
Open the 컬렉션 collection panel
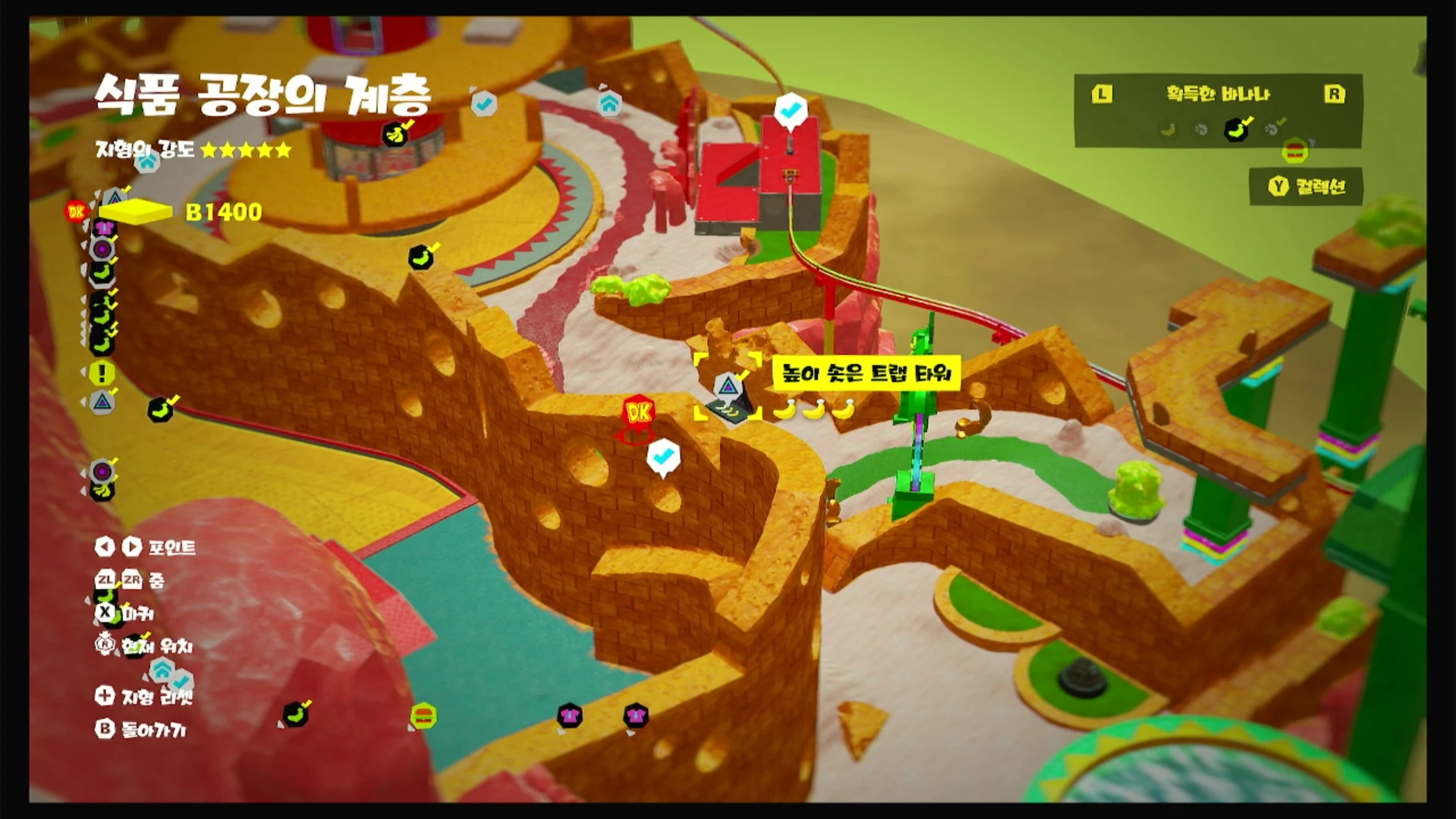1307,187
